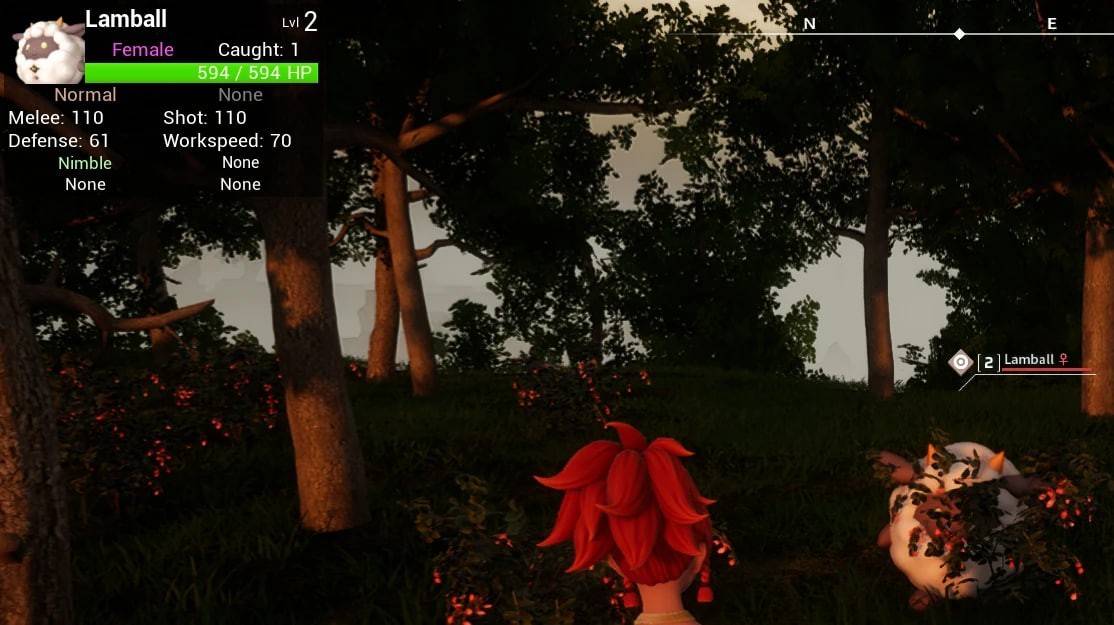Viewport: 1114px width, 625px height.
Task: Click the diamond marker on the compass
Action: (x=959, y=34)
